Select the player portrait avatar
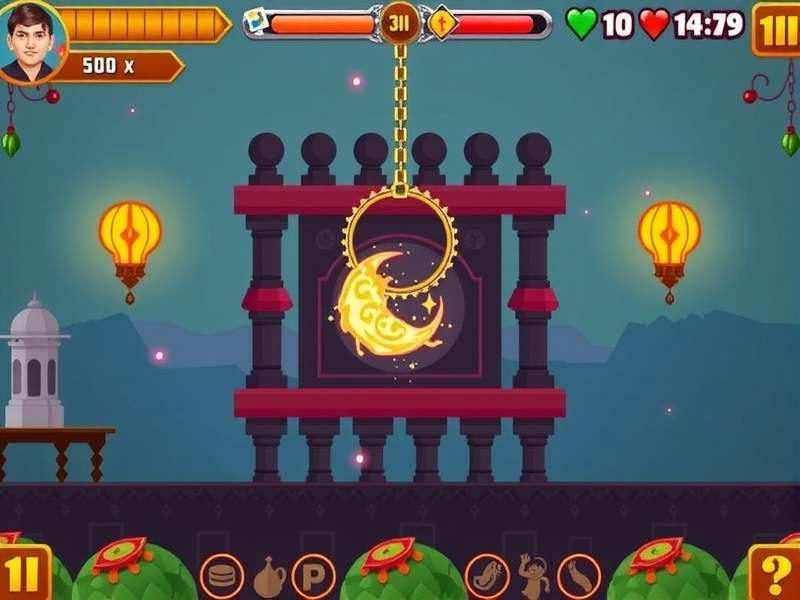 tap(31, 42)
